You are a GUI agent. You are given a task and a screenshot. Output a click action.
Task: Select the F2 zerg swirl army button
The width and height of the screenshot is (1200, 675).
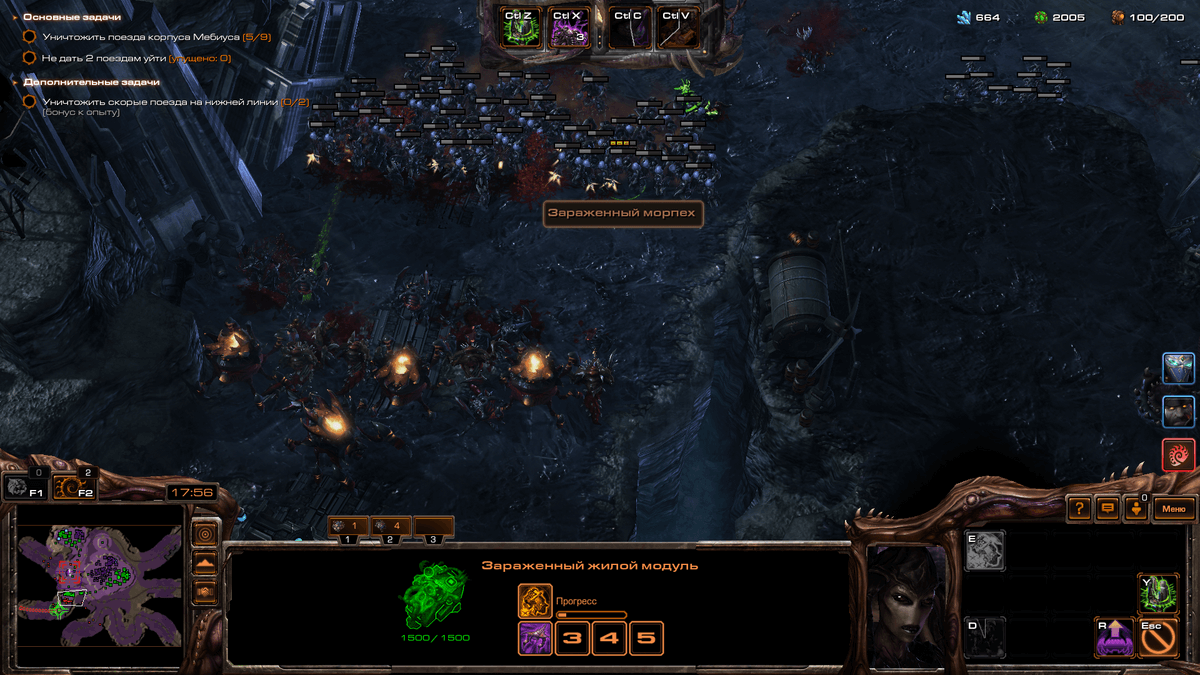[72, 486]
